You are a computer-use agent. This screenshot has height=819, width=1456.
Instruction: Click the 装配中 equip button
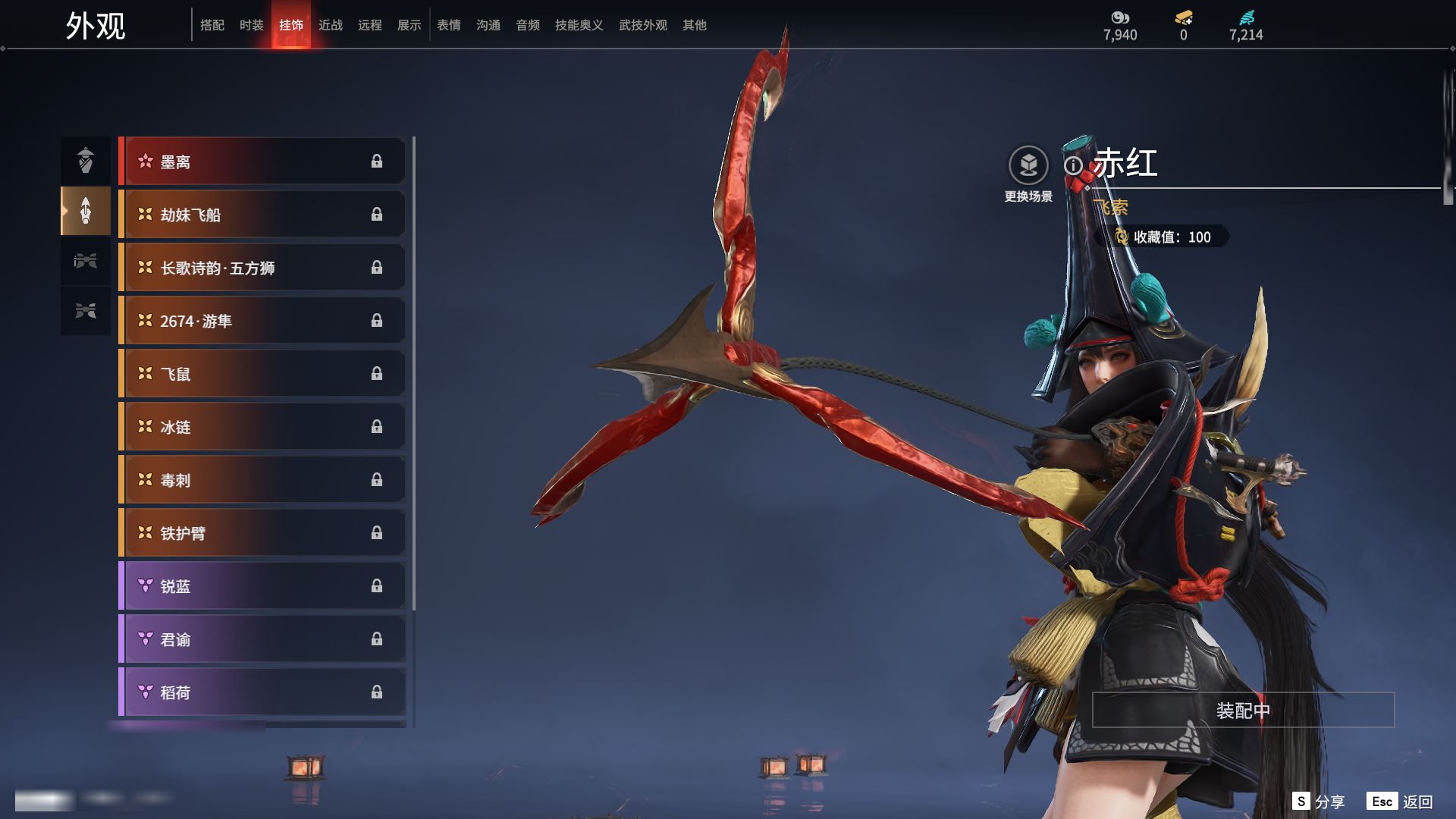click(1243, 710)
